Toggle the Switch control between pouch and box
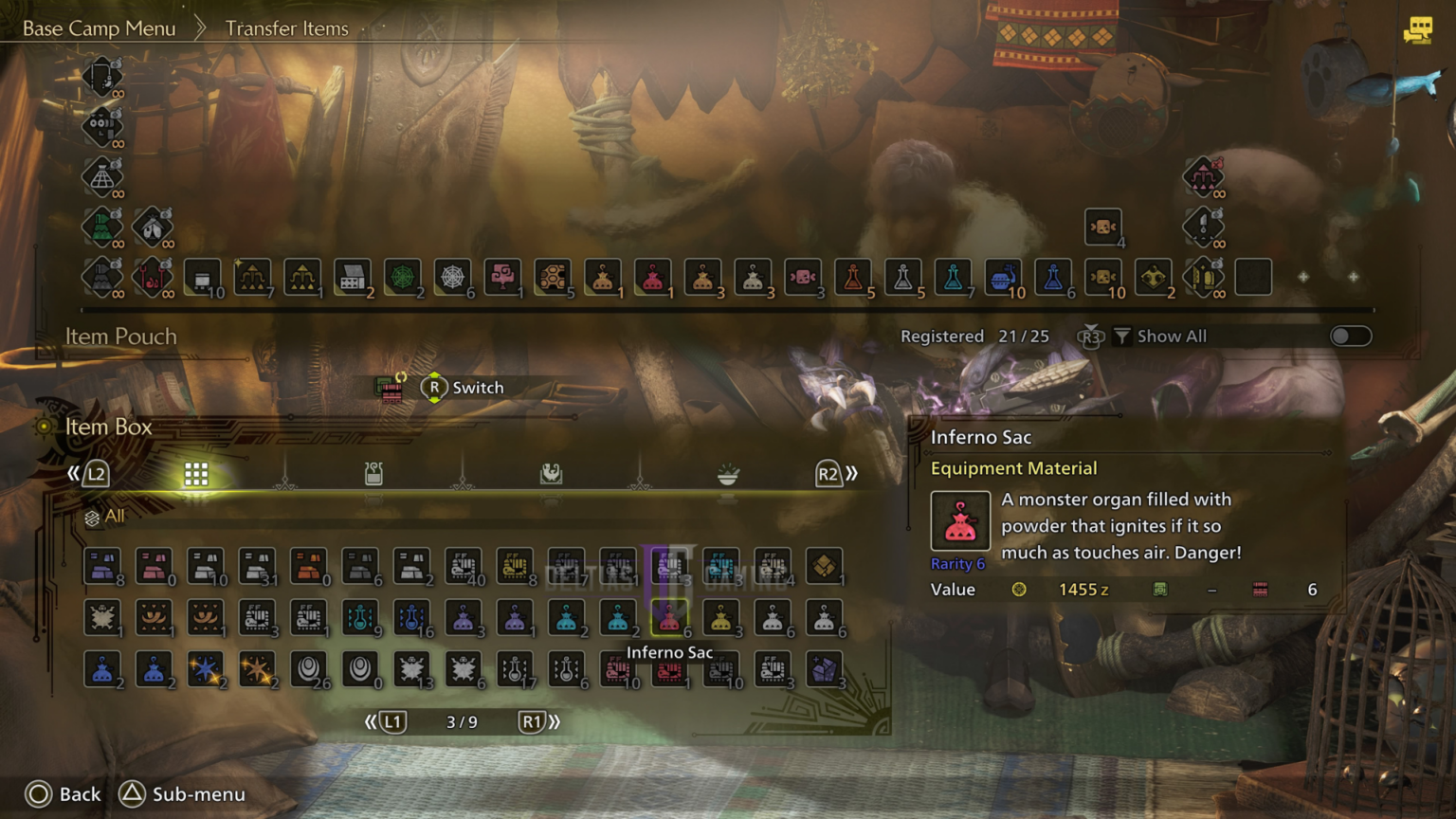This screenshot has height=819, width=1456. 435,387
